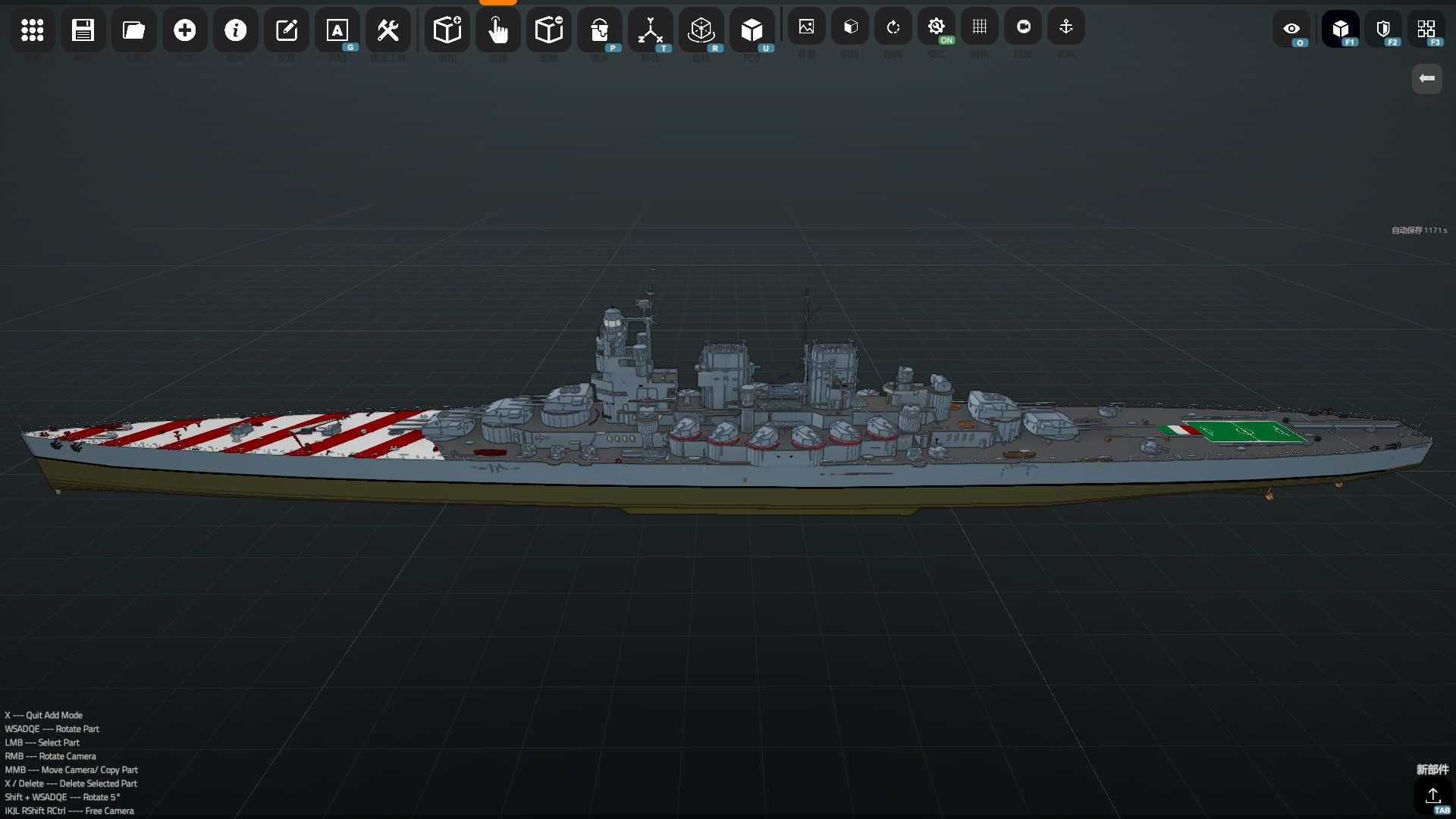Open the Paint spray tool (喷涂)
1456x819 pixels.
[x=599, y=30]
